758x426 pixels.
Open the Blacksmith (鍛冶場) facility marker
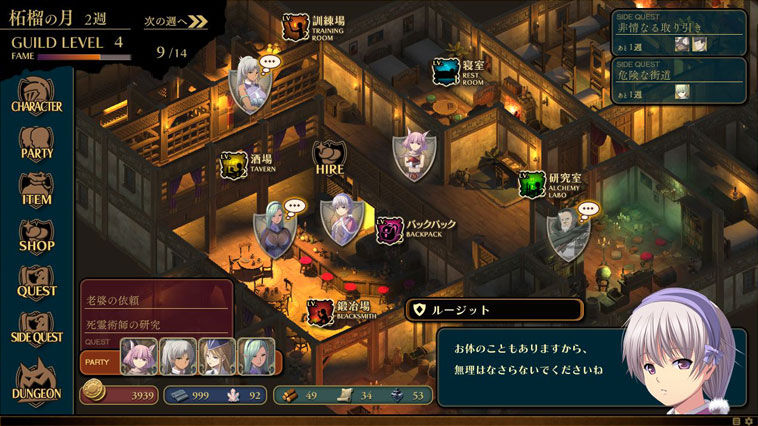click(320, 311)
